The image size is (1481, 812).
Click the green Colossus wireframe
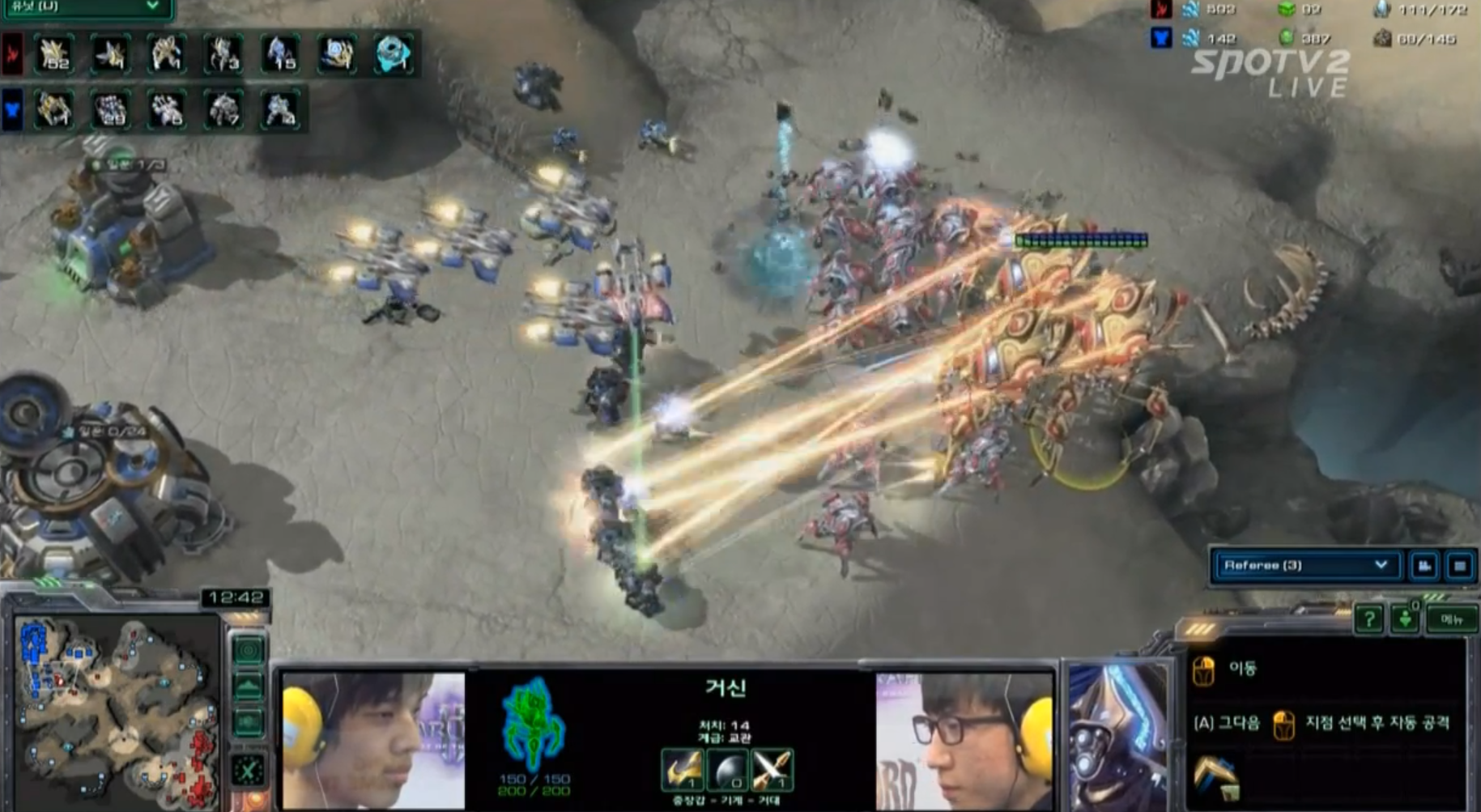click(x=532, y=723)
